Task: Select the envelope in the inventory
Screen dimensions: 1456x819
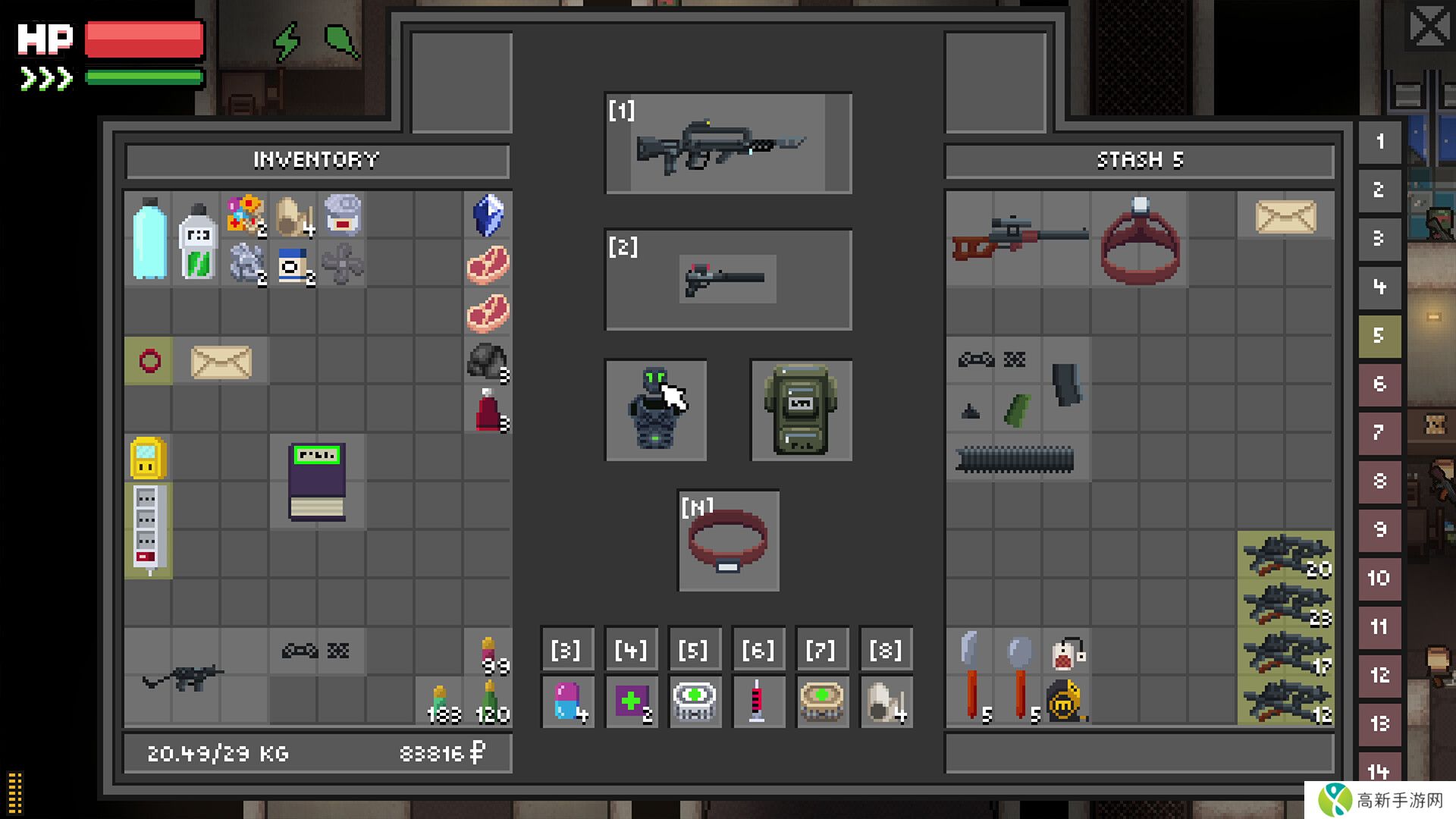Action: pos(221,362)
